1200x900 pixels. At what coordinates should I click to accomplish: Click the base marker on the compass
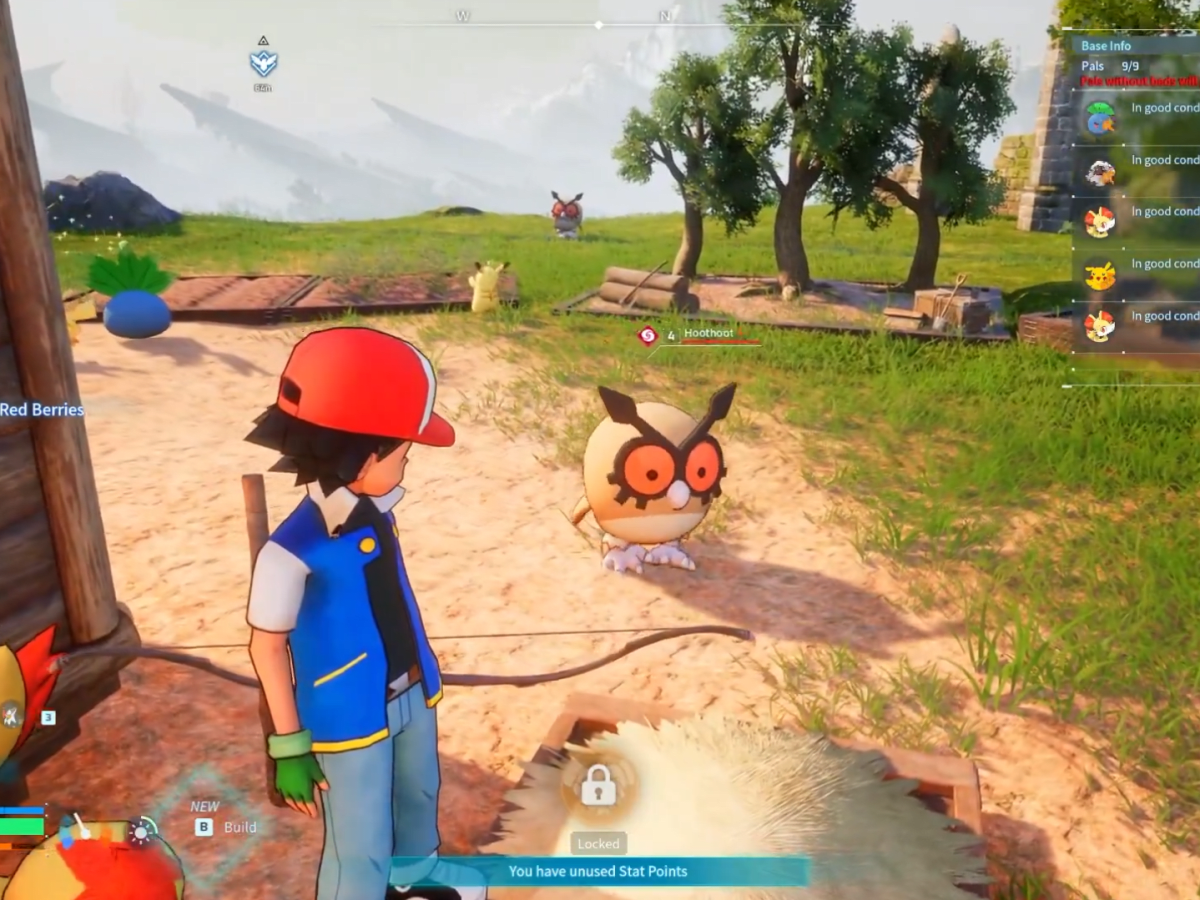point(263,60)
